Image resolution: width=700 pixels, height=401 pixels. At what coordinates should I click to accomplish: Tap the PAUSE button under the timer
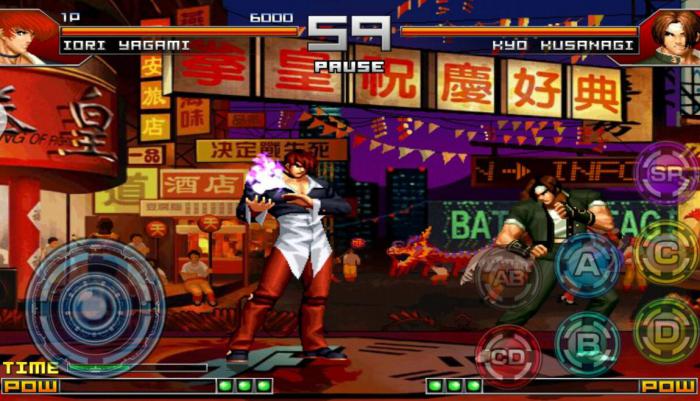[349, 66]
